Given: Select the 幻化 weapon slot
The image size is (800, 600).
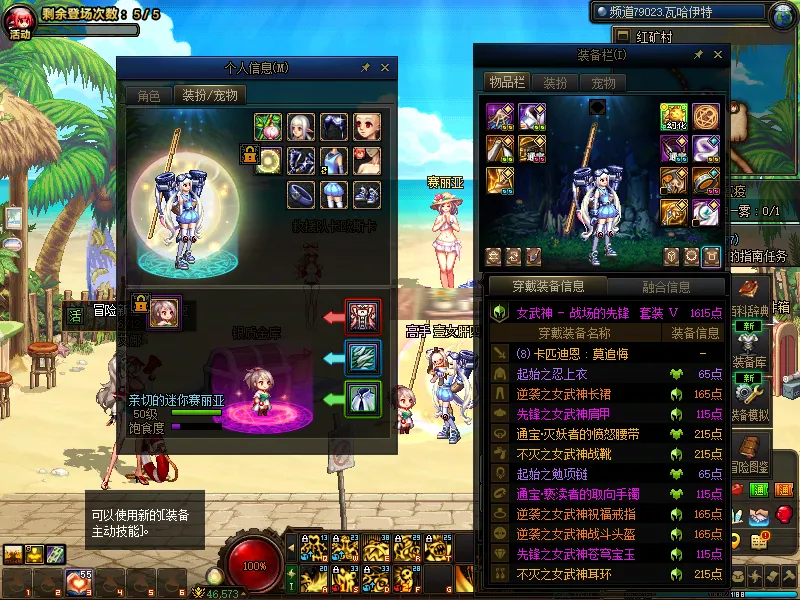Looking at the screenshot, I should [x=673, y=117].
